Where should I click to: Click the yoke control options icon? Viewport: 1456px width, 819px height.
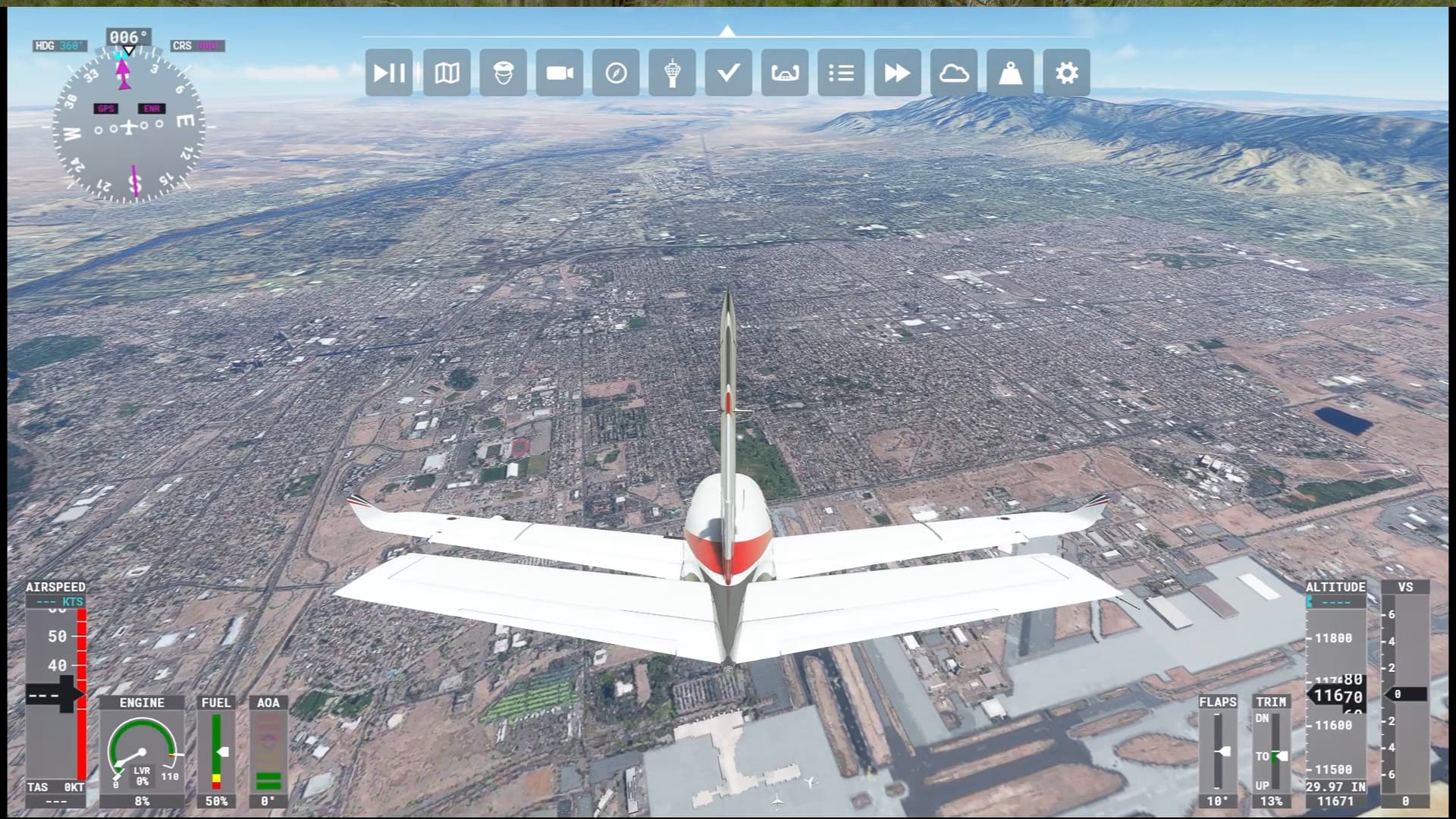point(784,73)
